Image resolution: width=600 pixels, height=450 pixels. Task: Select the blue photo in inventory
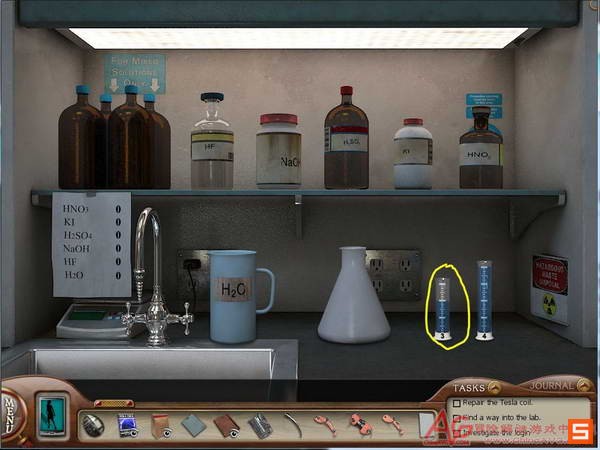127,425
